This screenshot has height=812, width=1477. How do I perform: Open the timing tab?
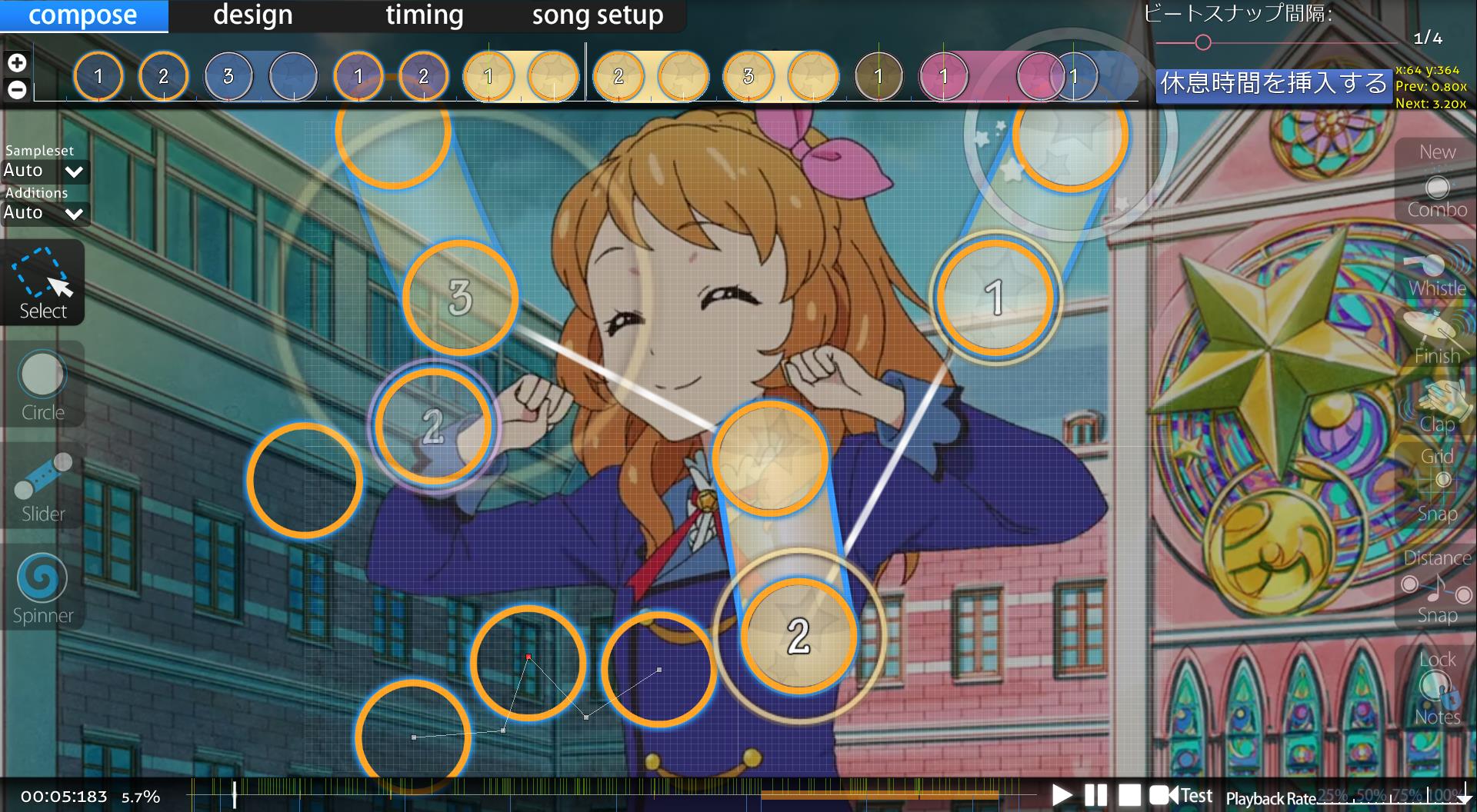(x=424, y=15)
